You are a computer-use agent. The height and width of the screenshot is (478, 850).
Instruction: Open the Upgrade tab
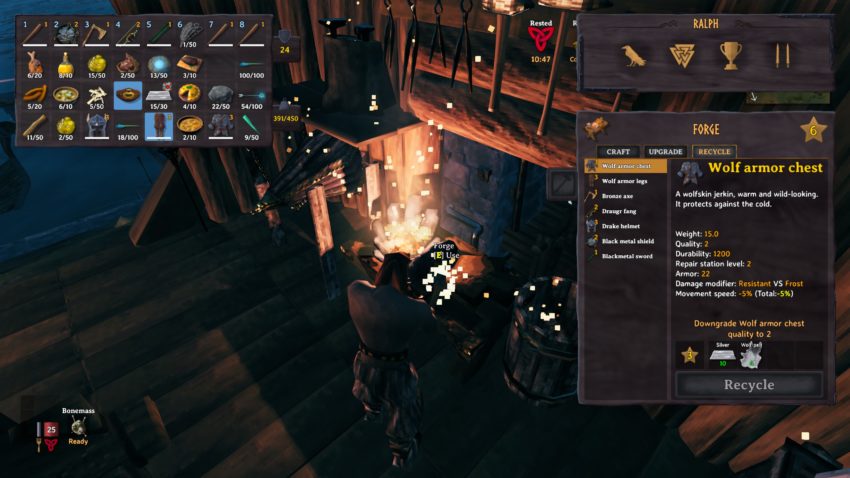(664, 151)
